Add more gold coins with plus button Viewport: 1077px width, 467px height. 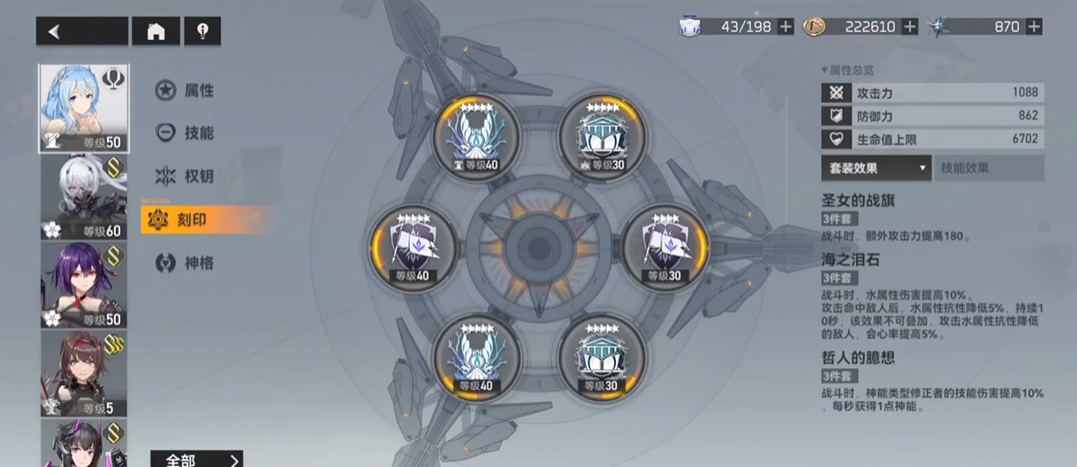(x=910, y=27)
